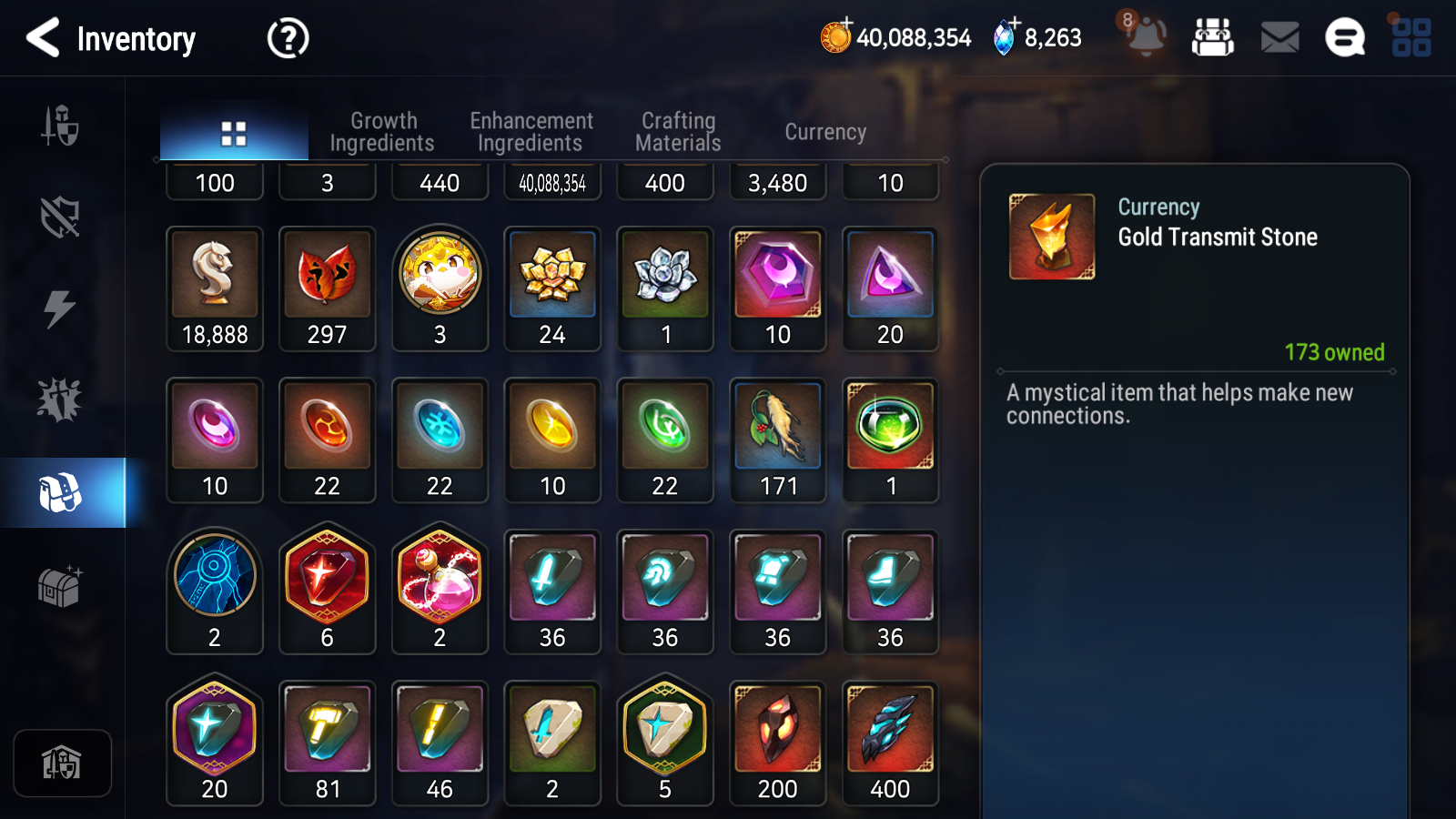The width and height of the screenshot is (1456, 819).
Task: Tap the Help question mark
Action: 287,38
